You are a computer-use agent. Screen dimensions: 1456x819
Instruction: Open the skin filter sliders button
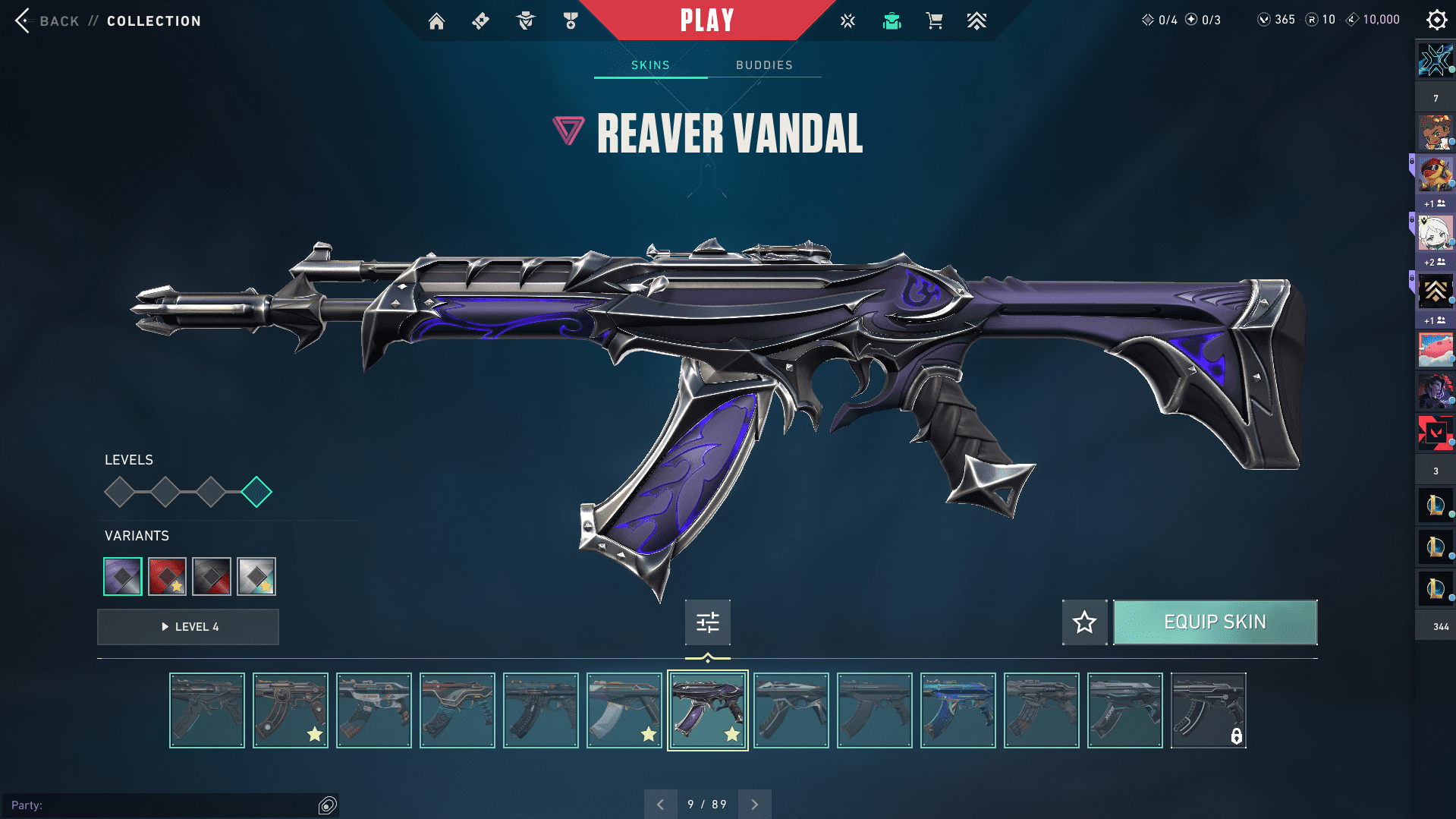pos(707,622)
